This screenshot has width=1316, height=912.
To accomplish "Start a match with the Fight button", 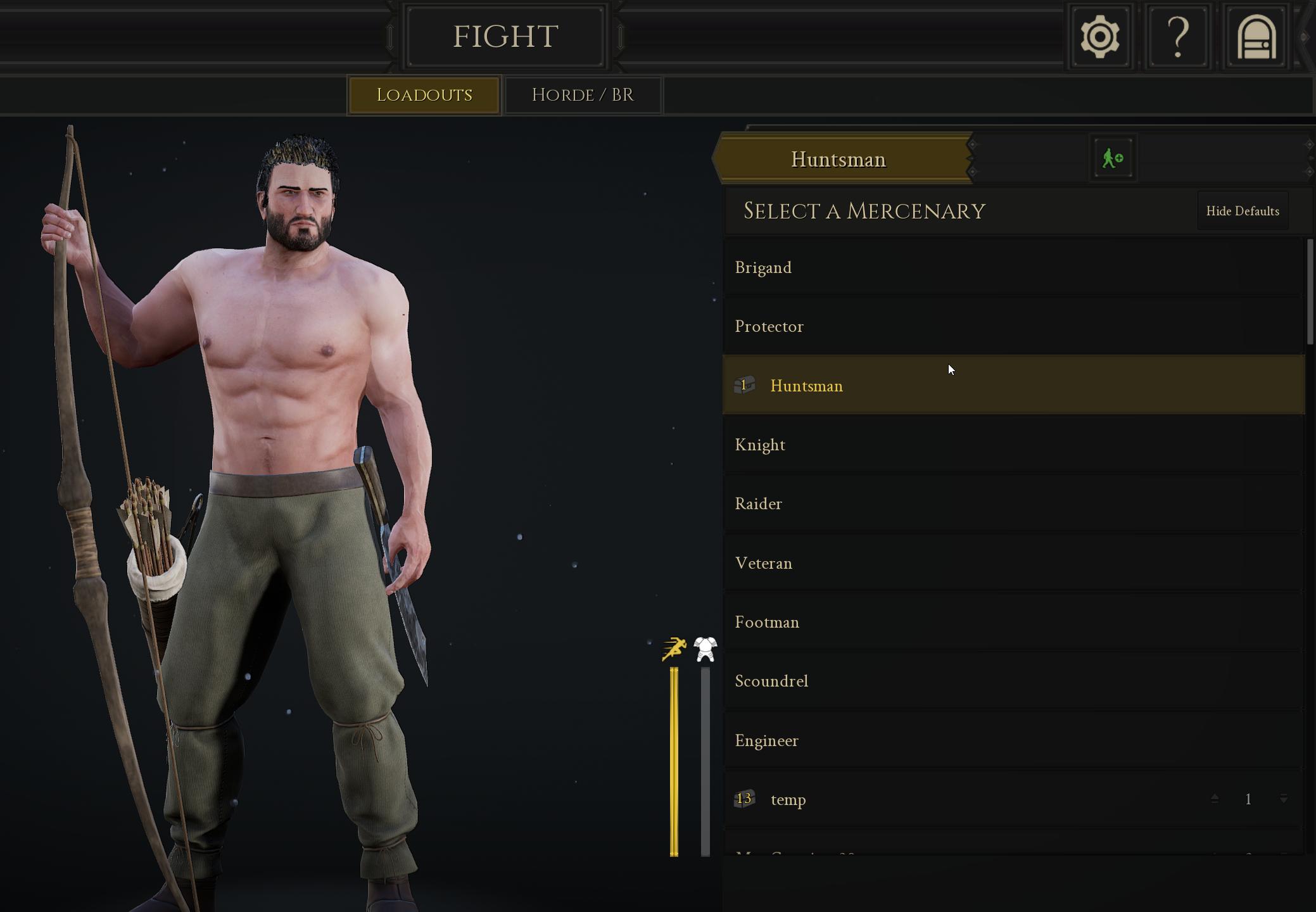I will coord(505,37).
